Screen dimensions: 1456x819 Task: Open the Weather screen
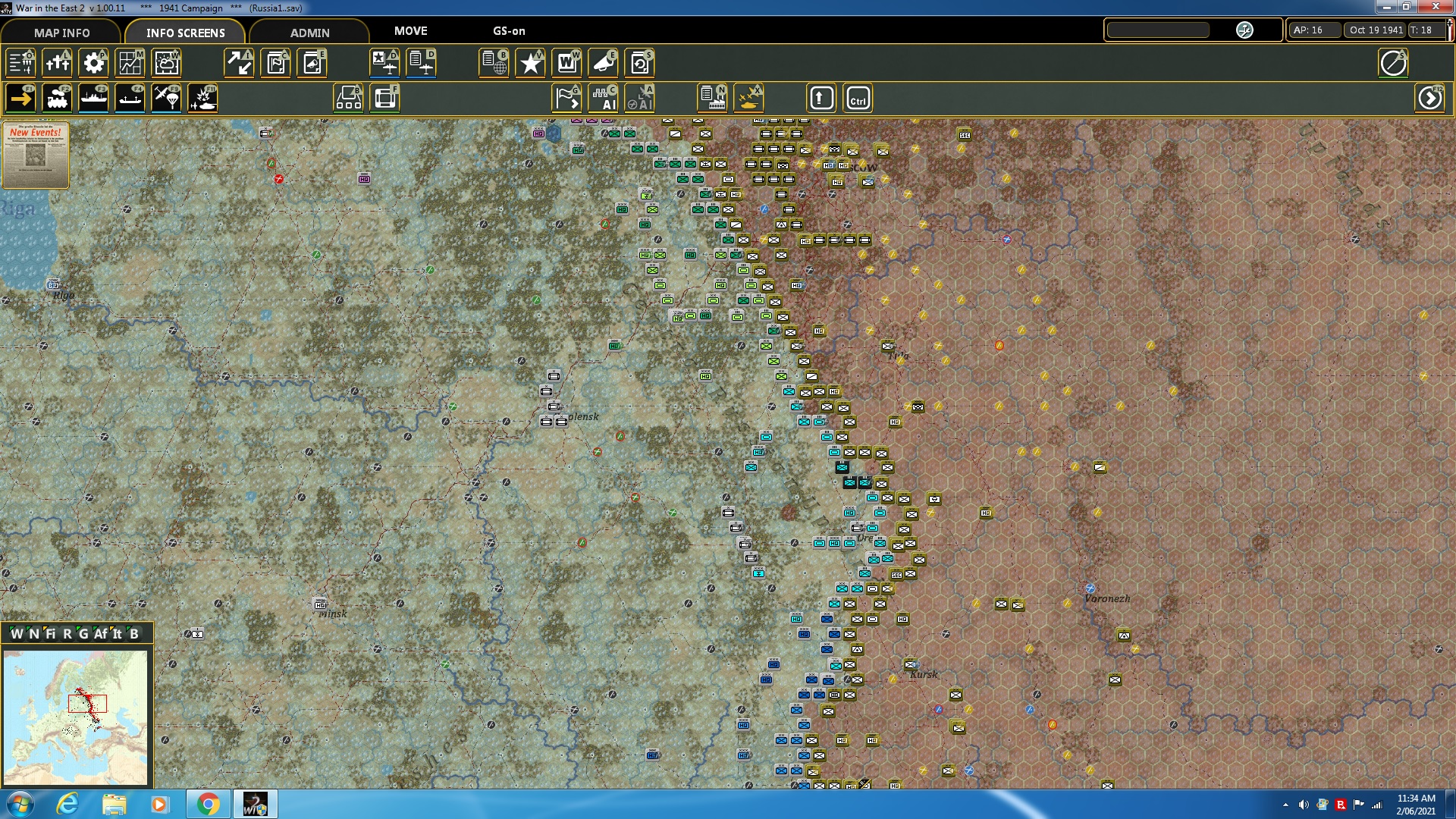point(166,63)
